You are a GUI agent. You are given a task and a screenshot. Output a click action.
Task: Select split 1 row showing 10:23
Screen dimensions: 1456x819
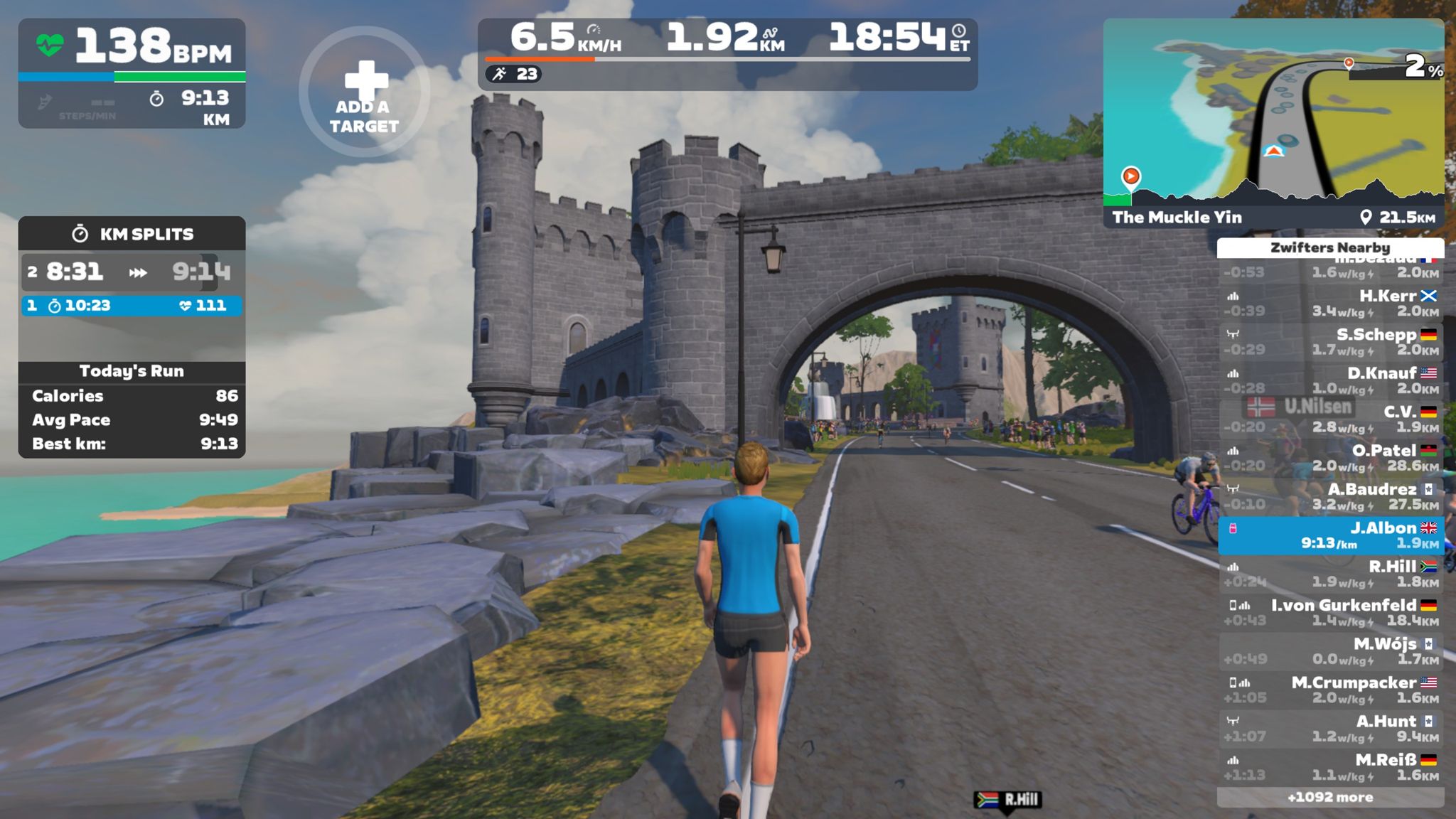click(x=132, y=306)
